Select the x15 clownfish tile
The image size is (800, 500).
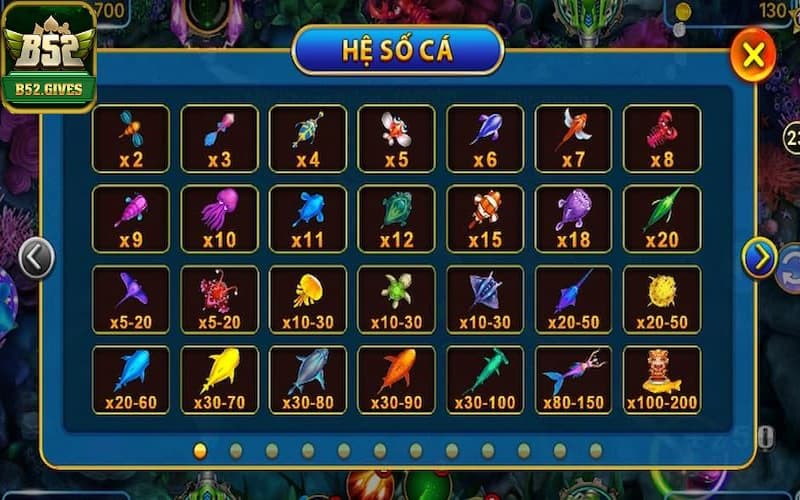click(x=485, y=218)
